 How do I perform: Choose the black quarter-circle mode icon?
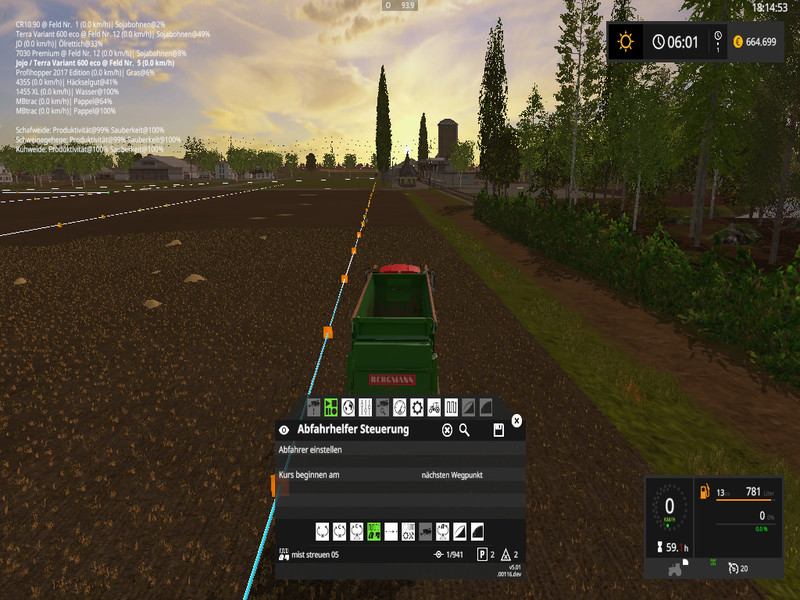coord(476,530)
